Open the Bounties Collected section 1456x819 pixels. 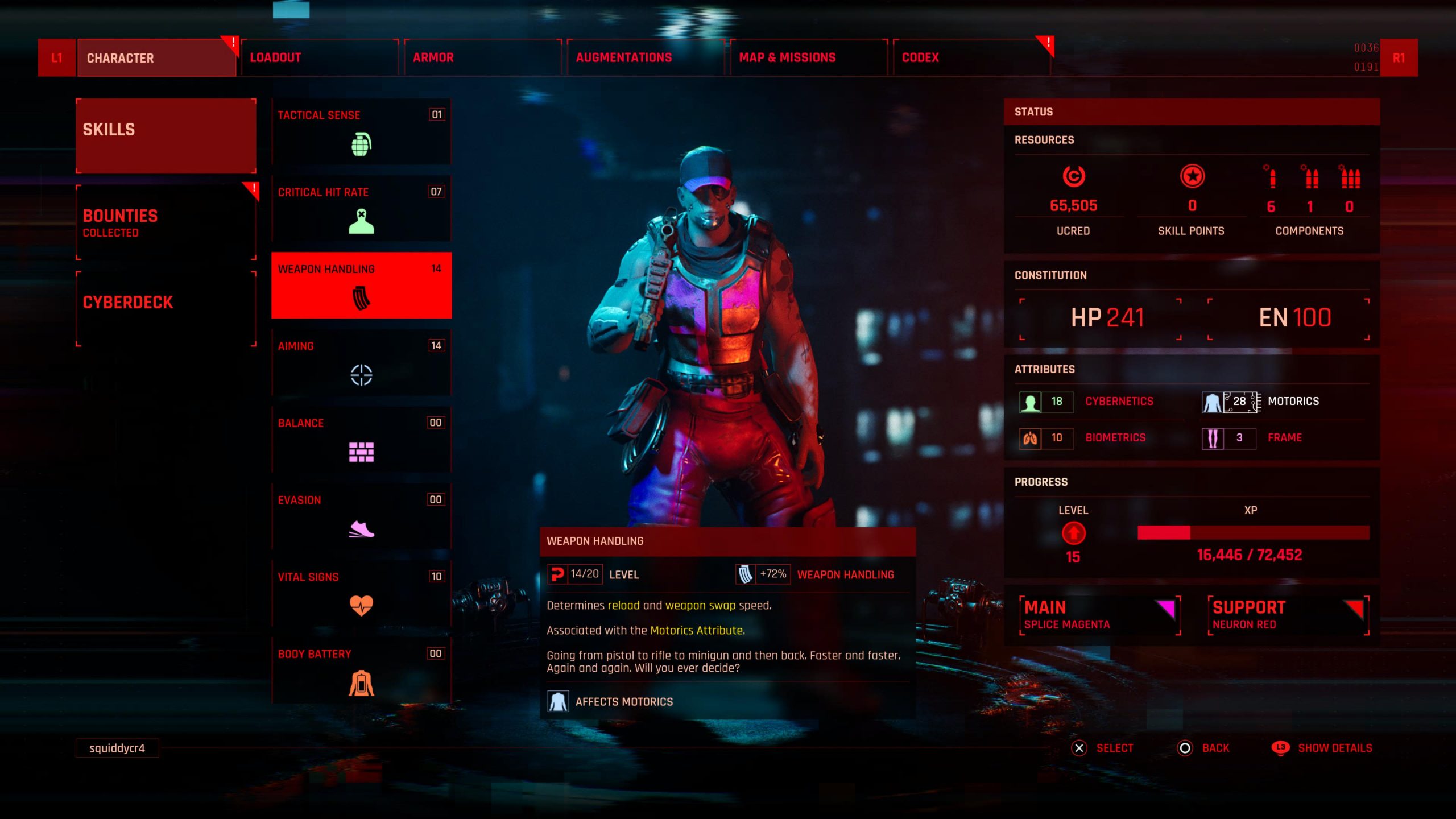click(166, 222)
